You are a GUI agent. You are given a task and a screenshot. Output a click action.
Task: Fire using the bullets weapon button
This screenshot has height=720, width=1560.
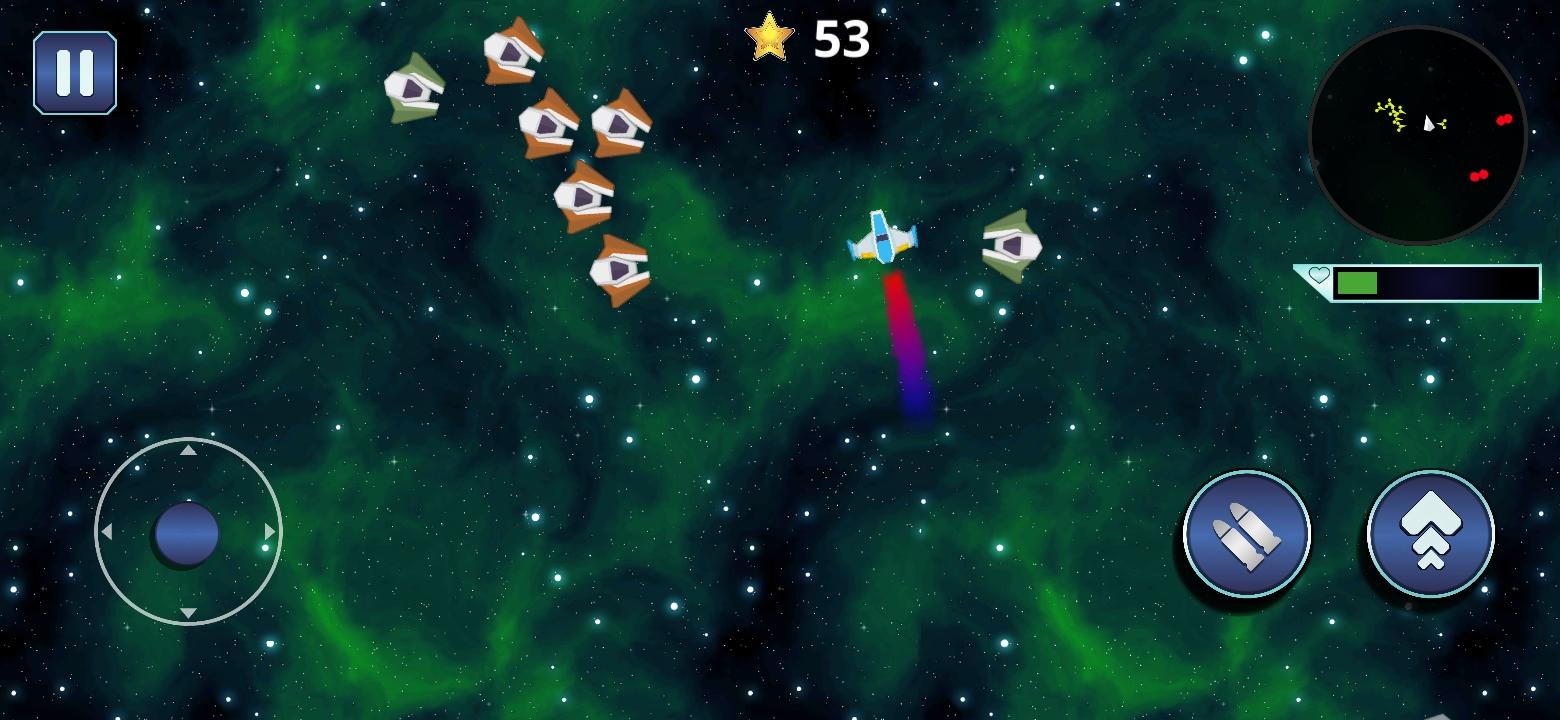[x=1246, y=534]
